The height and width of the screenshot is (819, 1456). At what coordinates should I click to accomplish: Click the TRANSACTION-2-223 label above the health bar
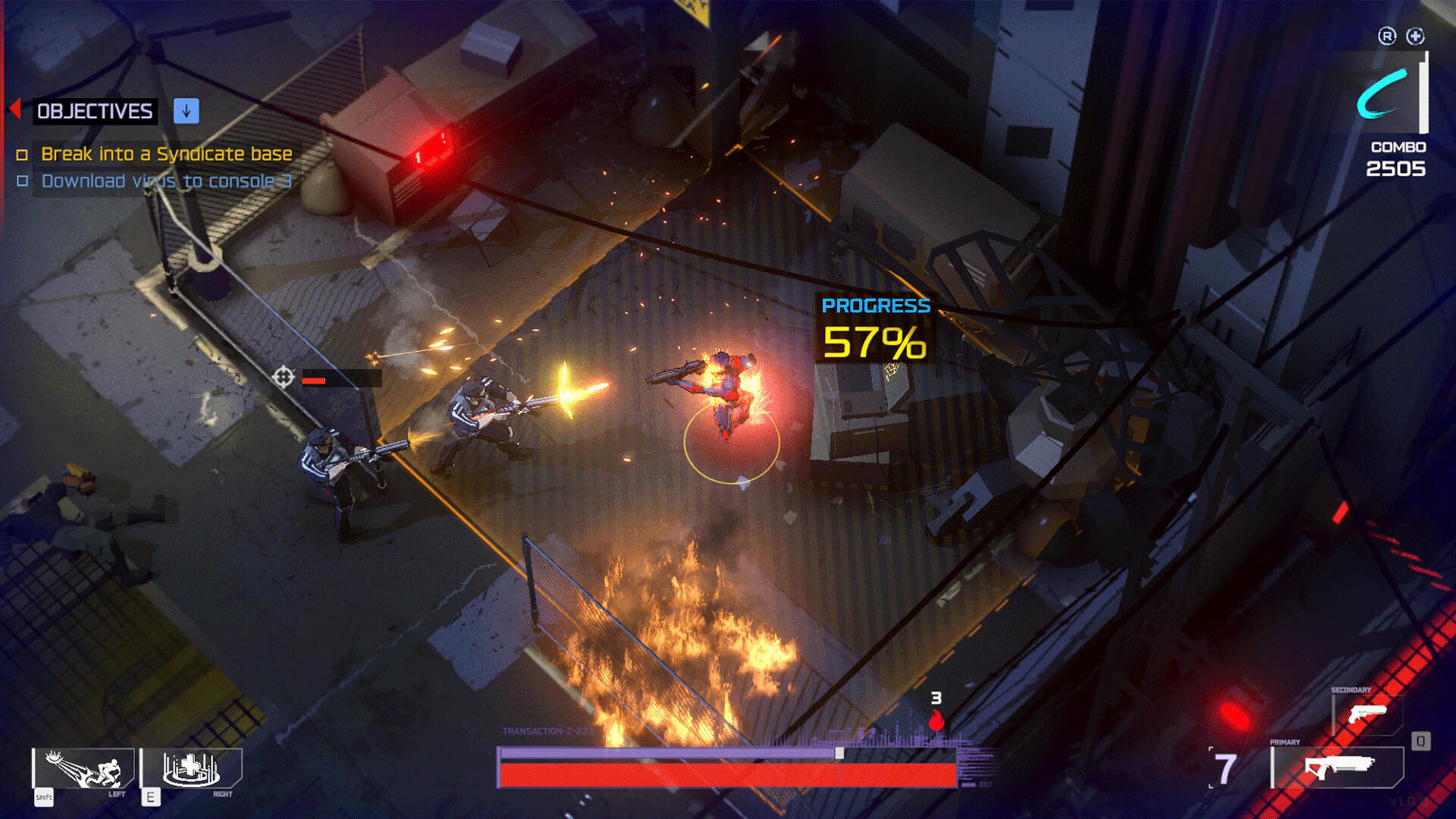pyautogui.click(x=546, y=731)
